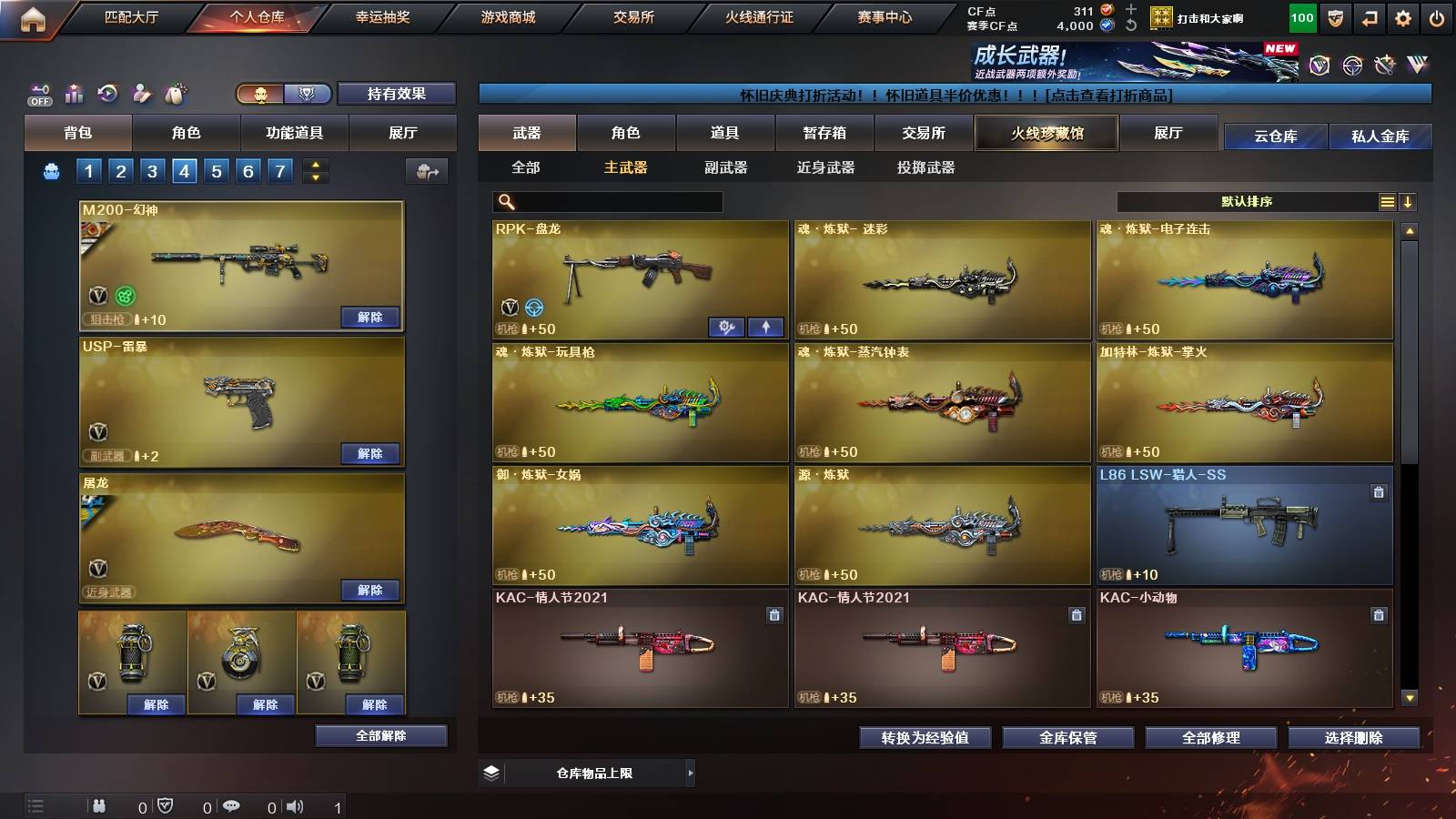Toggle the OFF key switch
The height and width of the screenshot is (819, 1456).
[x=39, y=92]
